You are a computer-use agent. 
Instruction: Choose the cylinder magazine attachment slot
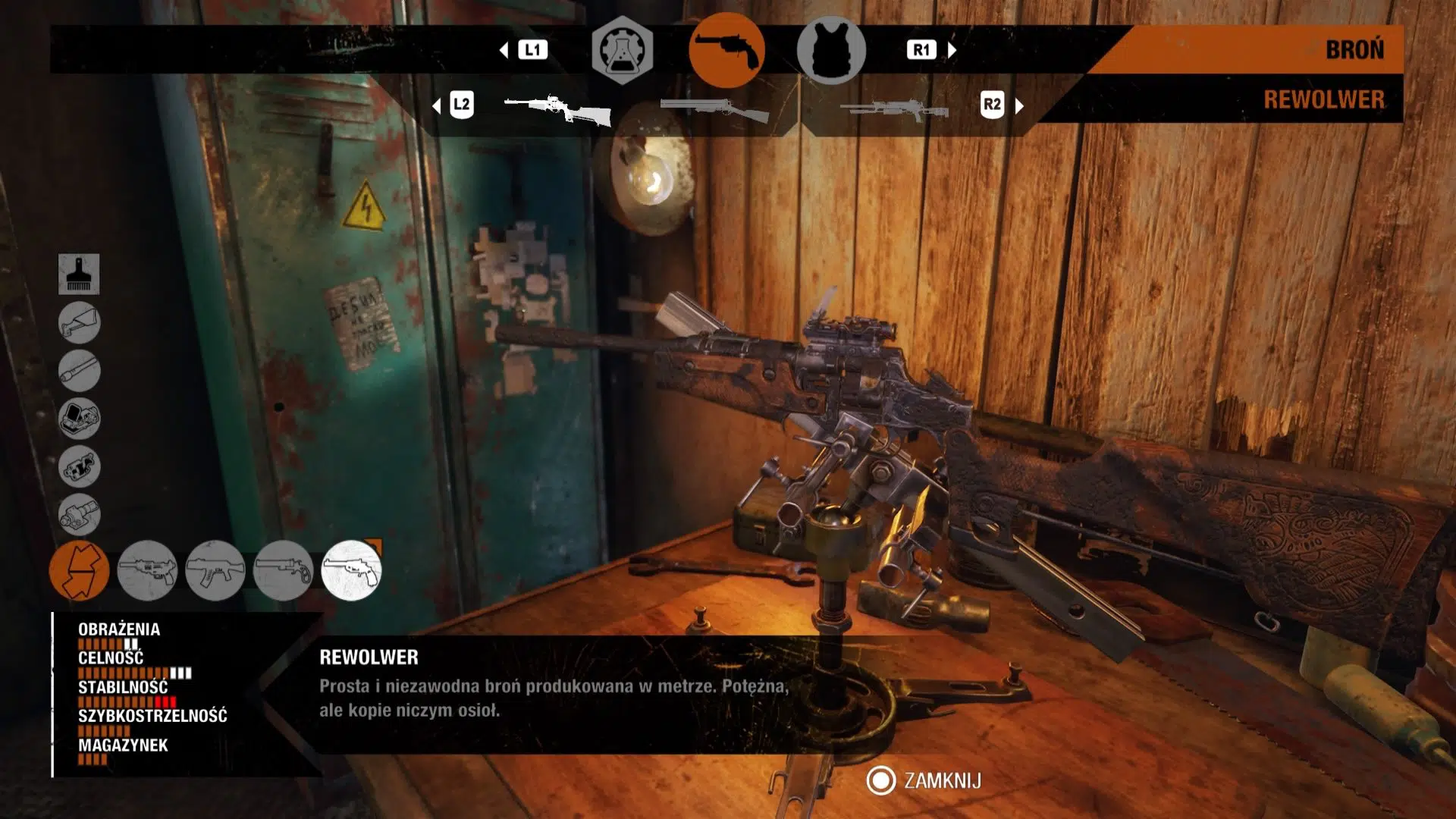[79, 466]
